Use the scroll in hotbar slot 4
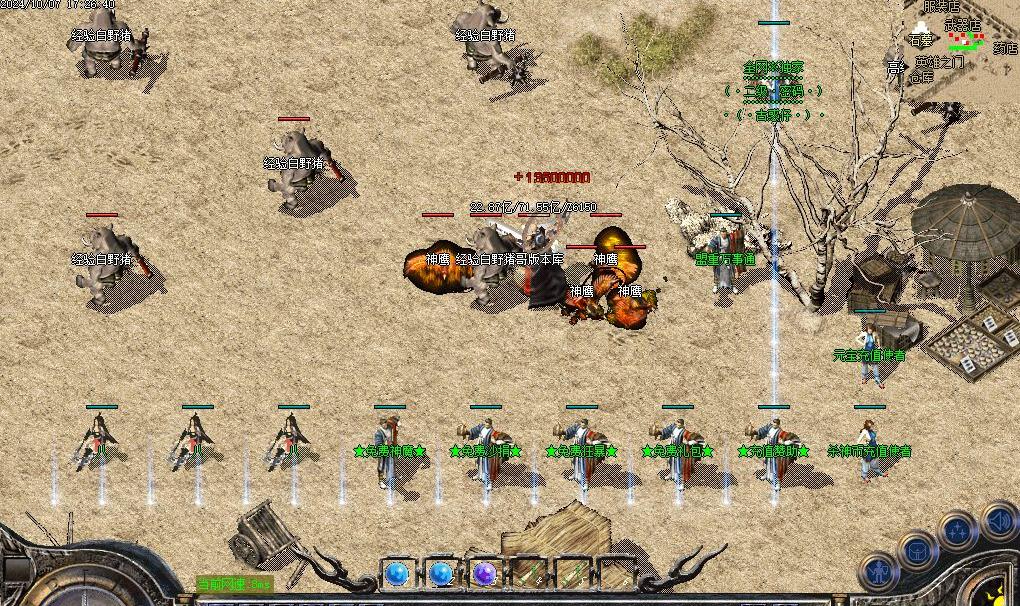Viewport: 1020px width, 606px height. tap(529, 574)
